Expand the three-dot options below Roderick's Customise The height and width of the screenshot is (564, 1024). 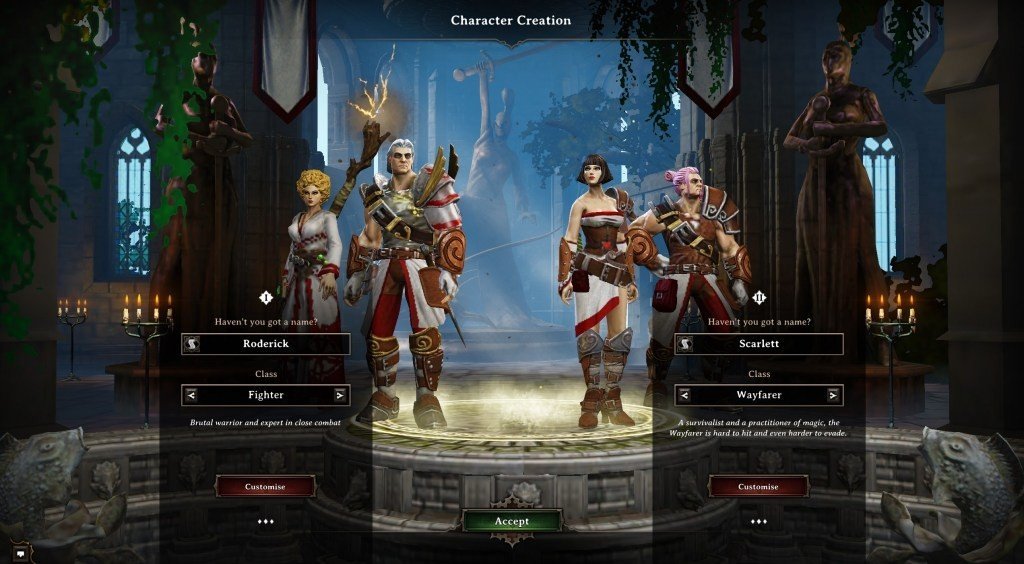[265, 521]
